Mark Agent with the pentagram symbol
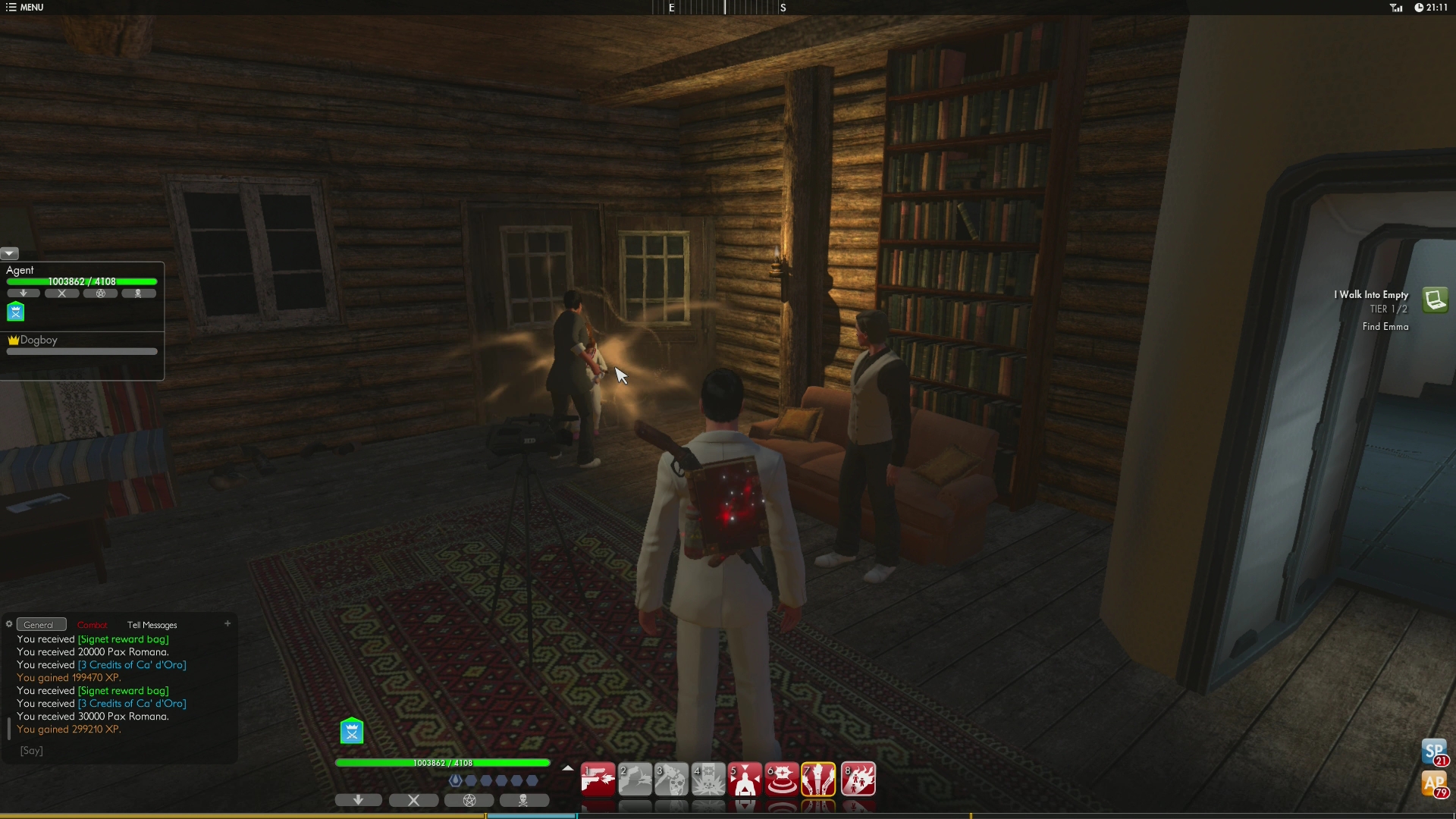 (x=100, y=293)
